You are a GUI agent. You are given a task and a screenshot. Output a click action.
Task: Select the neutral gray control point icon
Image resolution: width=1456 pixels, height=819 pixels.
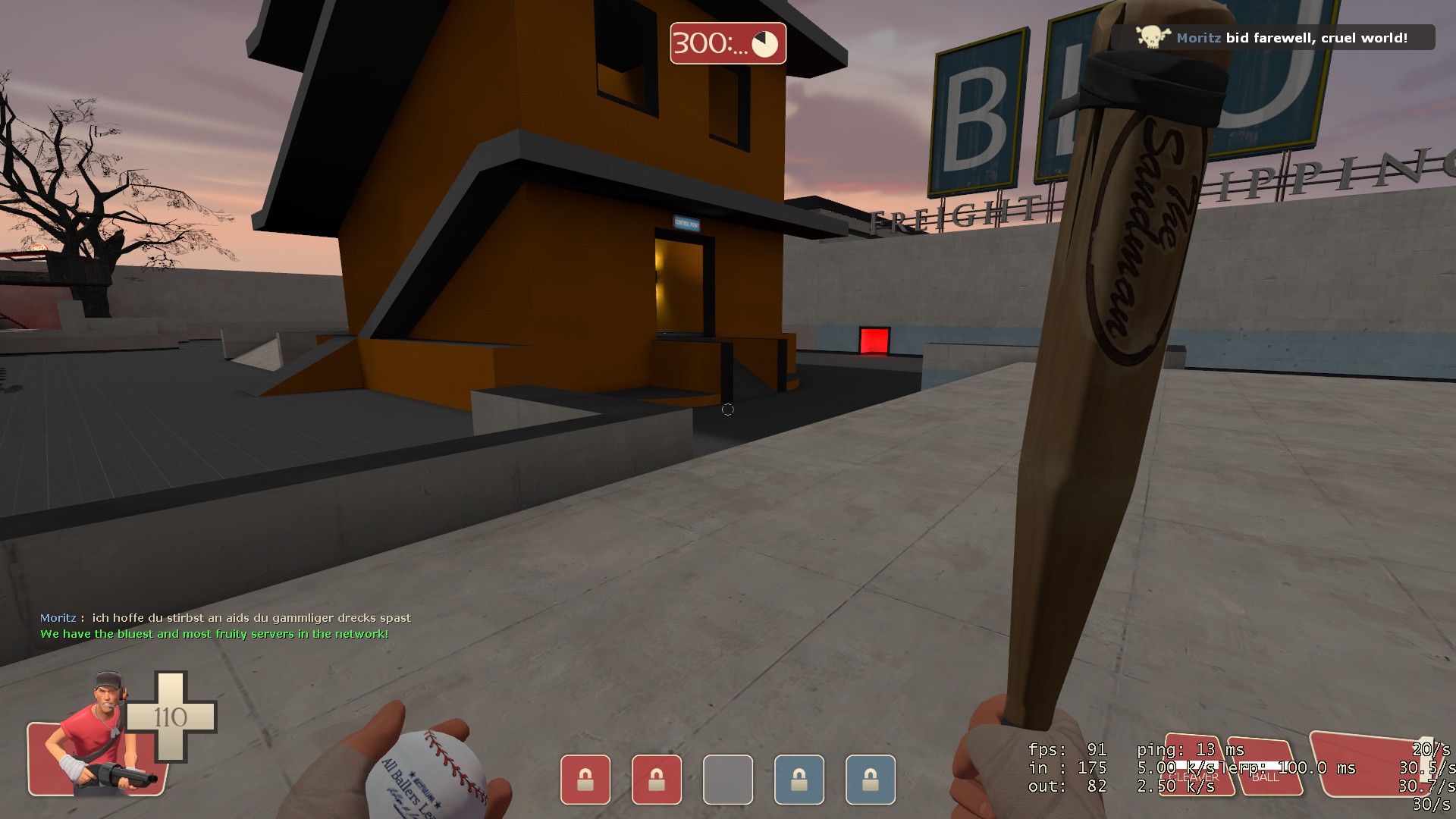click(x=728, y=779)
